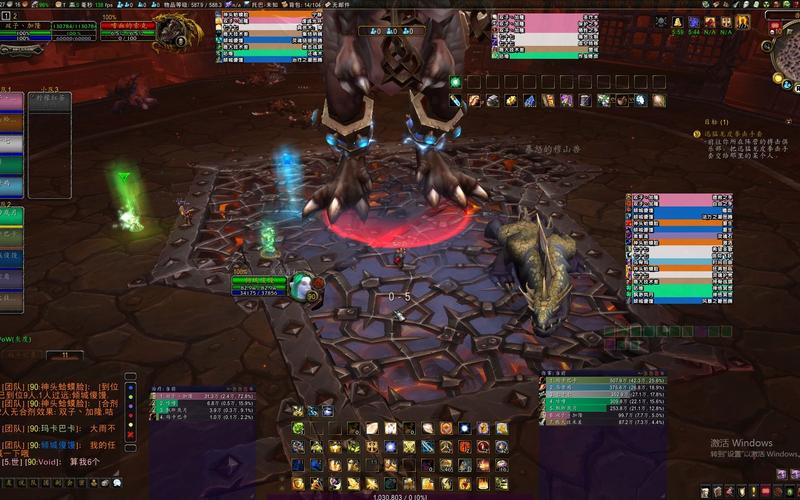Viewport: 800px width, 500px height.
Task: Click the numeric input box showing 11
Action: (66, 355)
